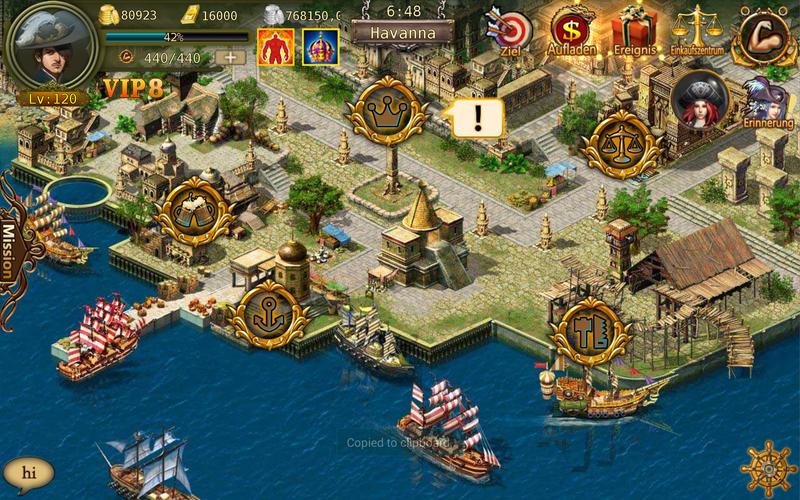Select the golden crown buff icon

320,46
